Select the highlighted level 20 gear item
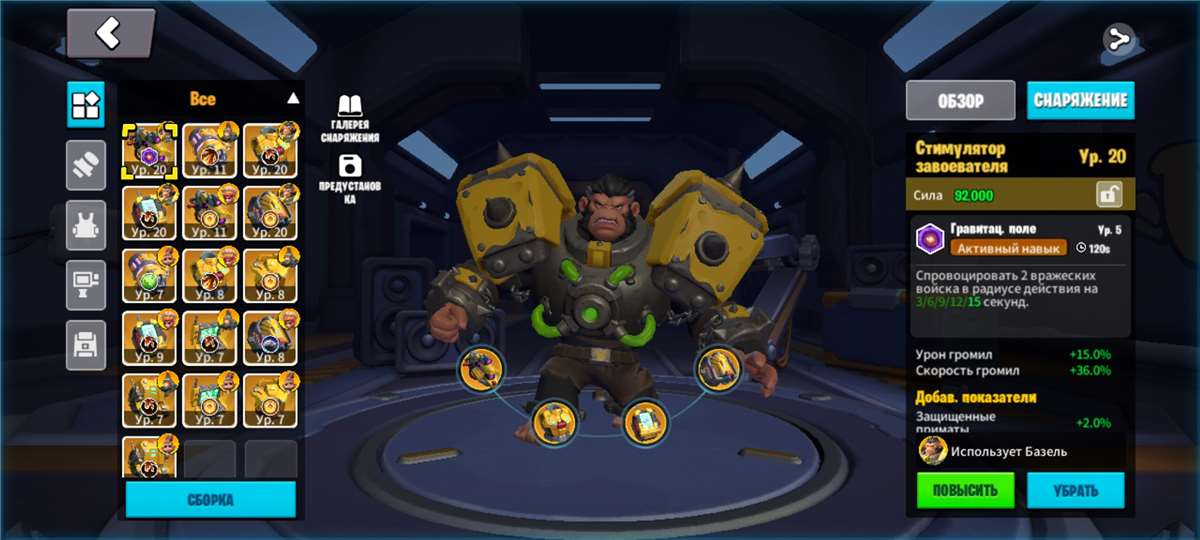Viewport: 1200px width, 540px height. pos(150,151)
